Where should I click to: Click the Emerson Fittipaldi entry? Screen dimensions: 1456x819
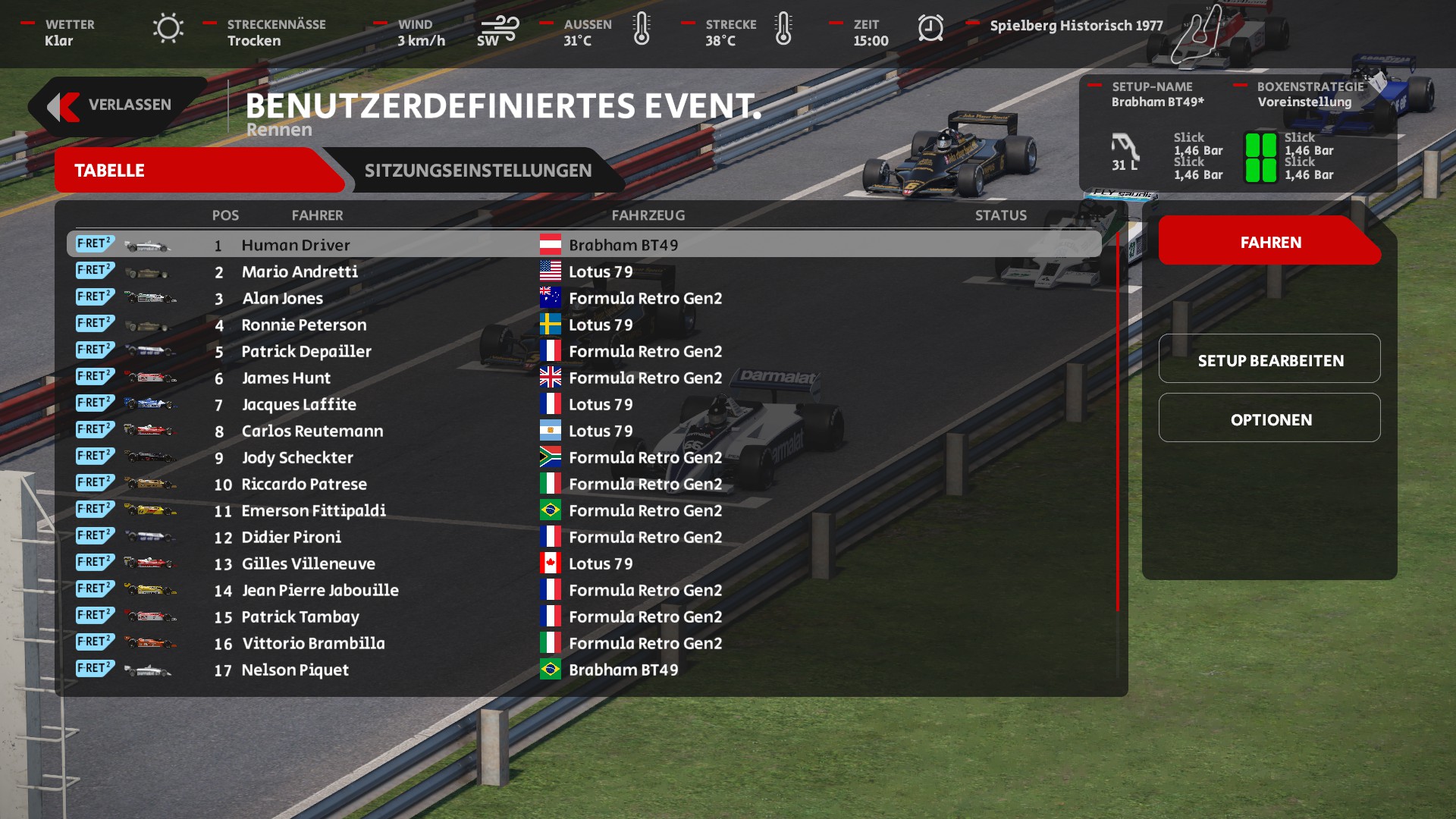[313, 510]
